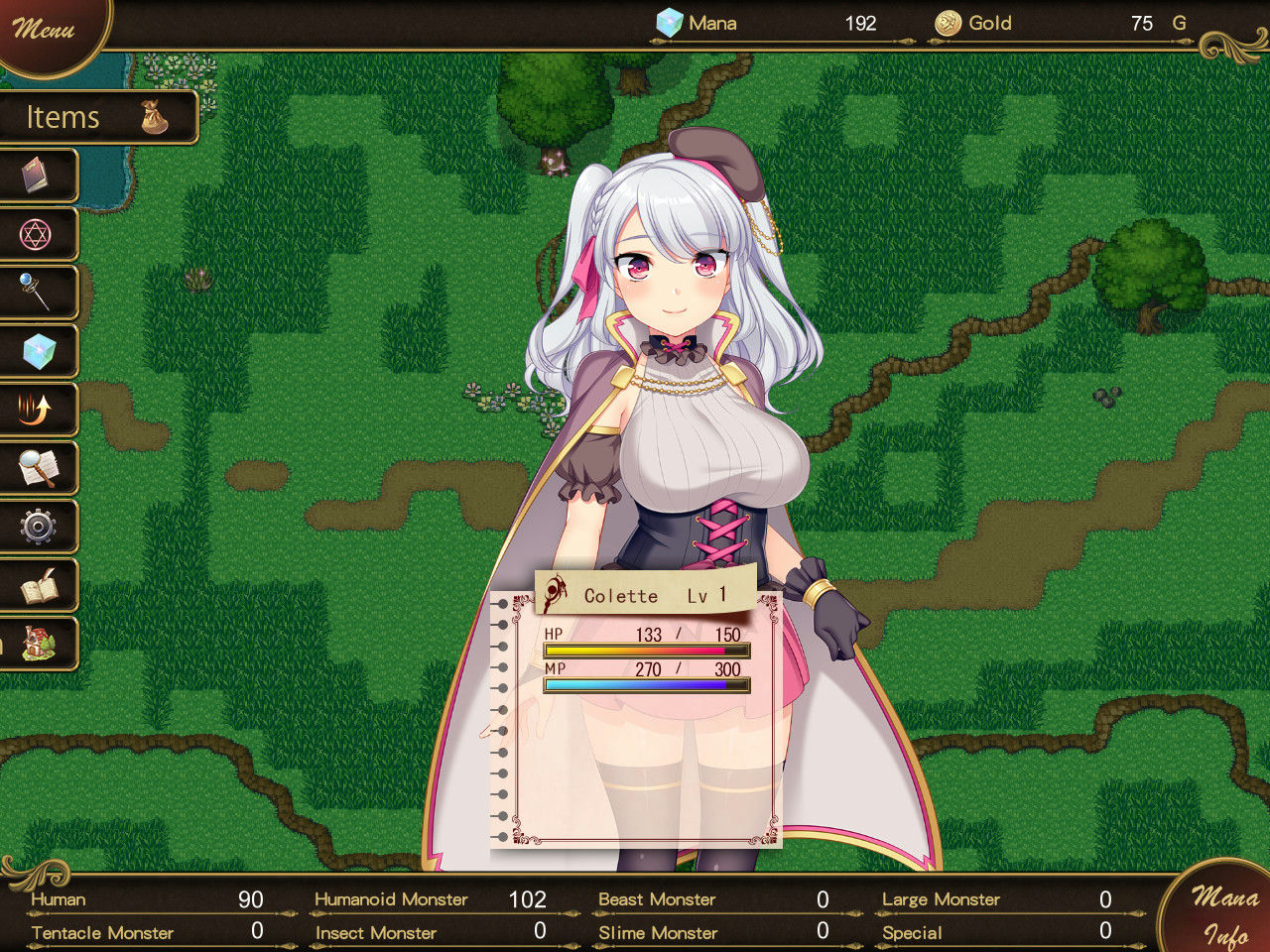Open the magnifying glass encyclopedia icon
1270x952 pixels.
pyautogui.click(x=40, y=468)
